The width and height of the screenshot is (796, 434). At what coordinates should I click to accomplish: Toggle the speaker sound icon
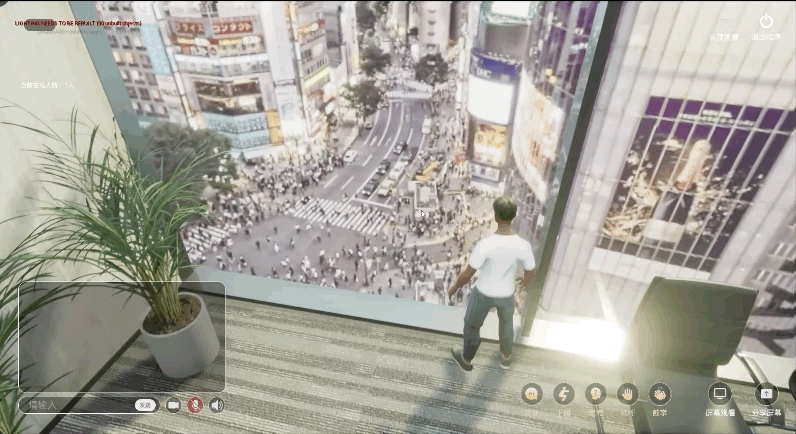(x=216, y=405)
